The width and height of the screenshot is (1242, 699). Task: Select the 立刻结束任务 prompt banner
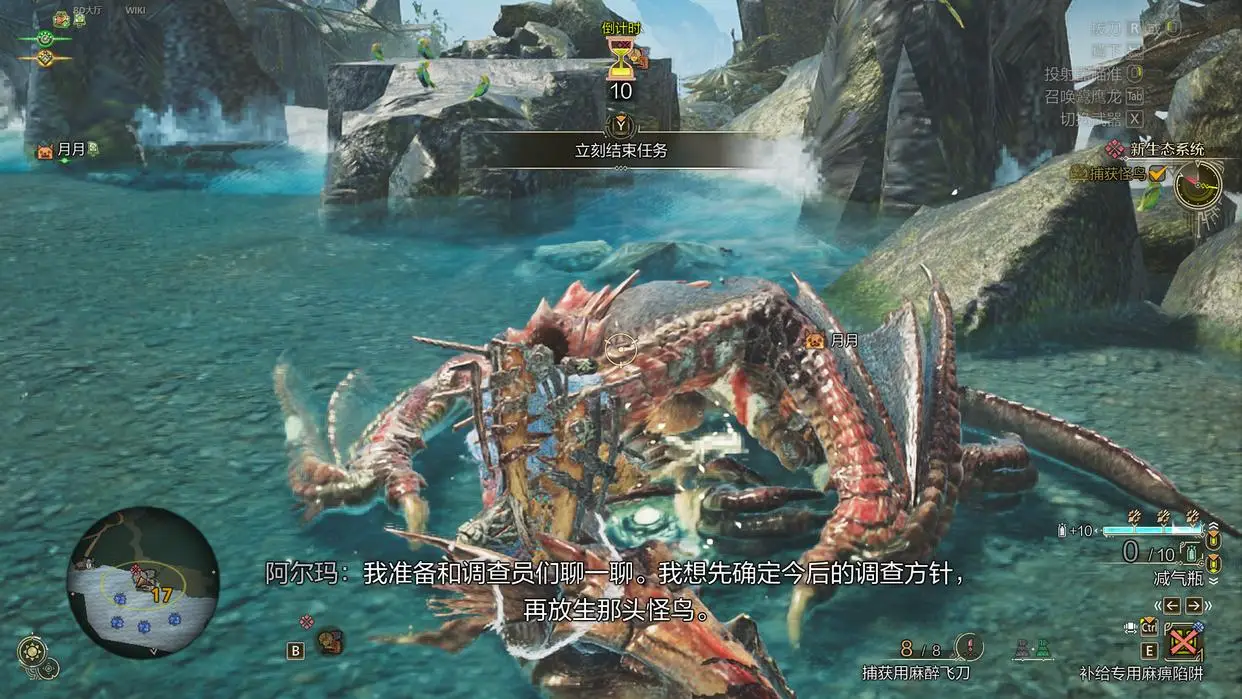click(x=620, y=152)
